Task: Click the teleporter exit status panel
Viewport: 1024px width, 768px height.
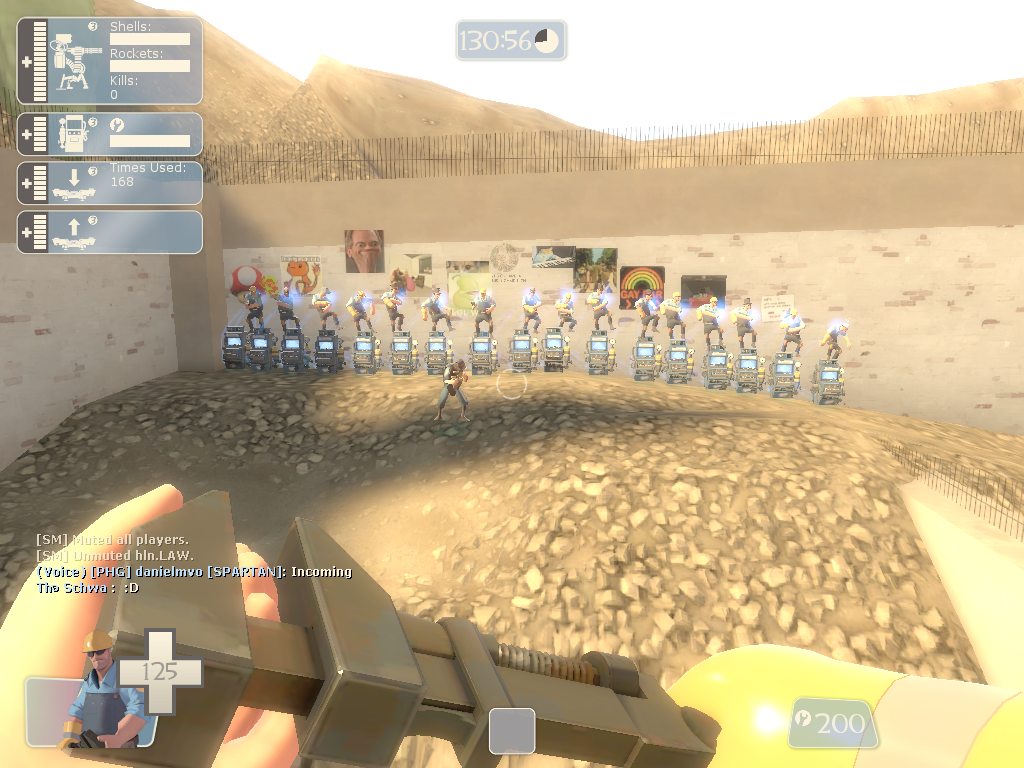Action: tap(110, 232)
